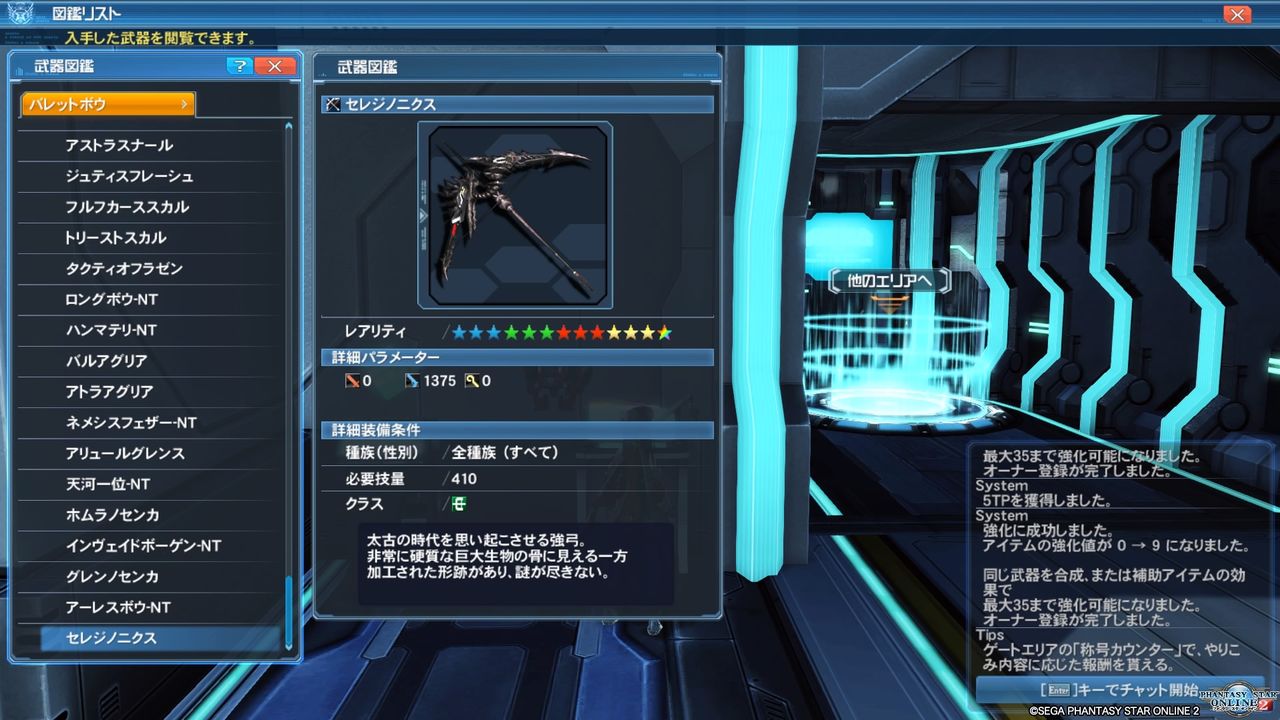Click the weapon preview thumbnail image
This screenshot has height=720, width=1280.
[x=517, y=213]
